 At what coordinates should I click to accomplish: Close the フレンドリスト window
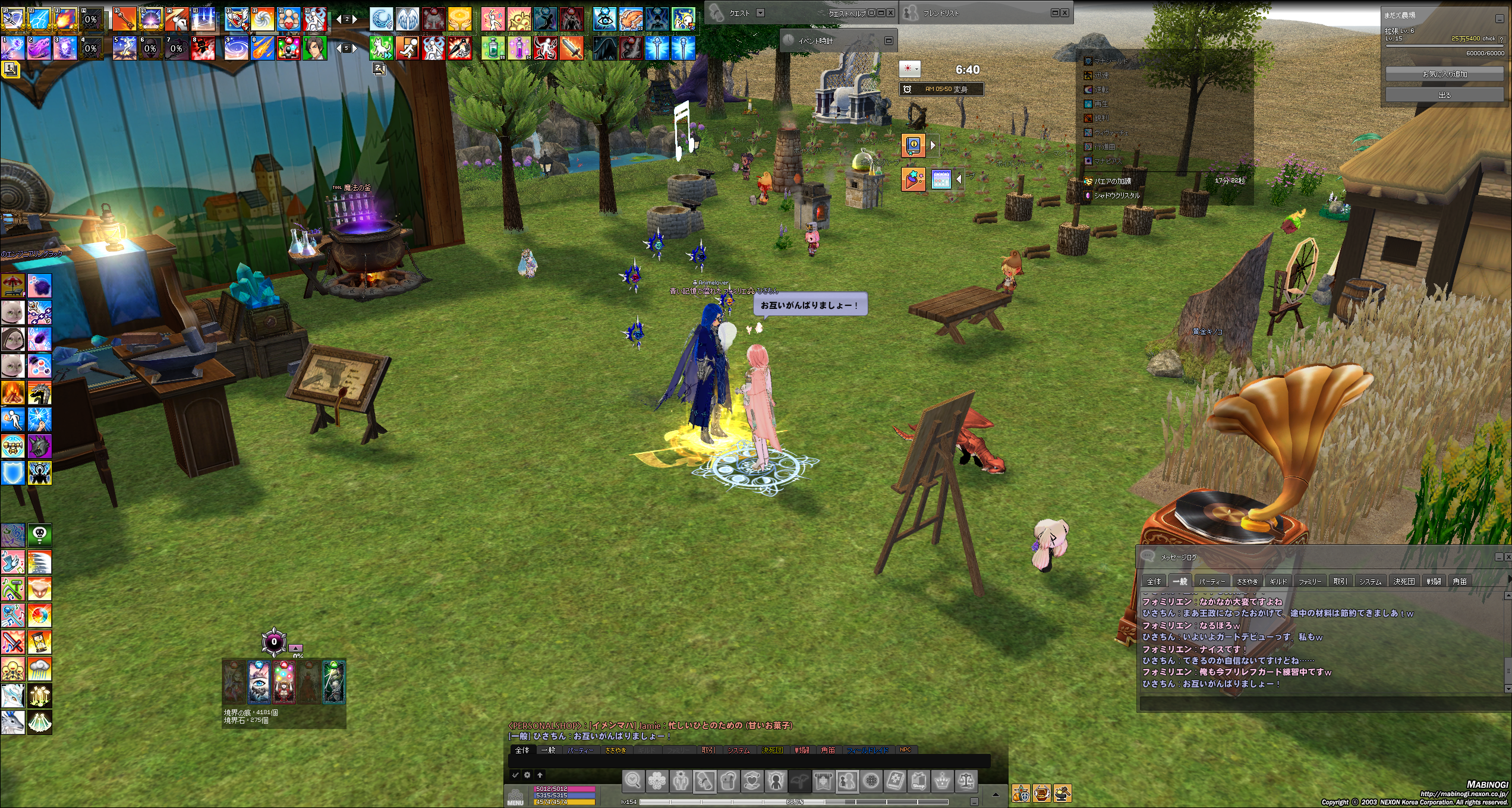(1065, 12)
